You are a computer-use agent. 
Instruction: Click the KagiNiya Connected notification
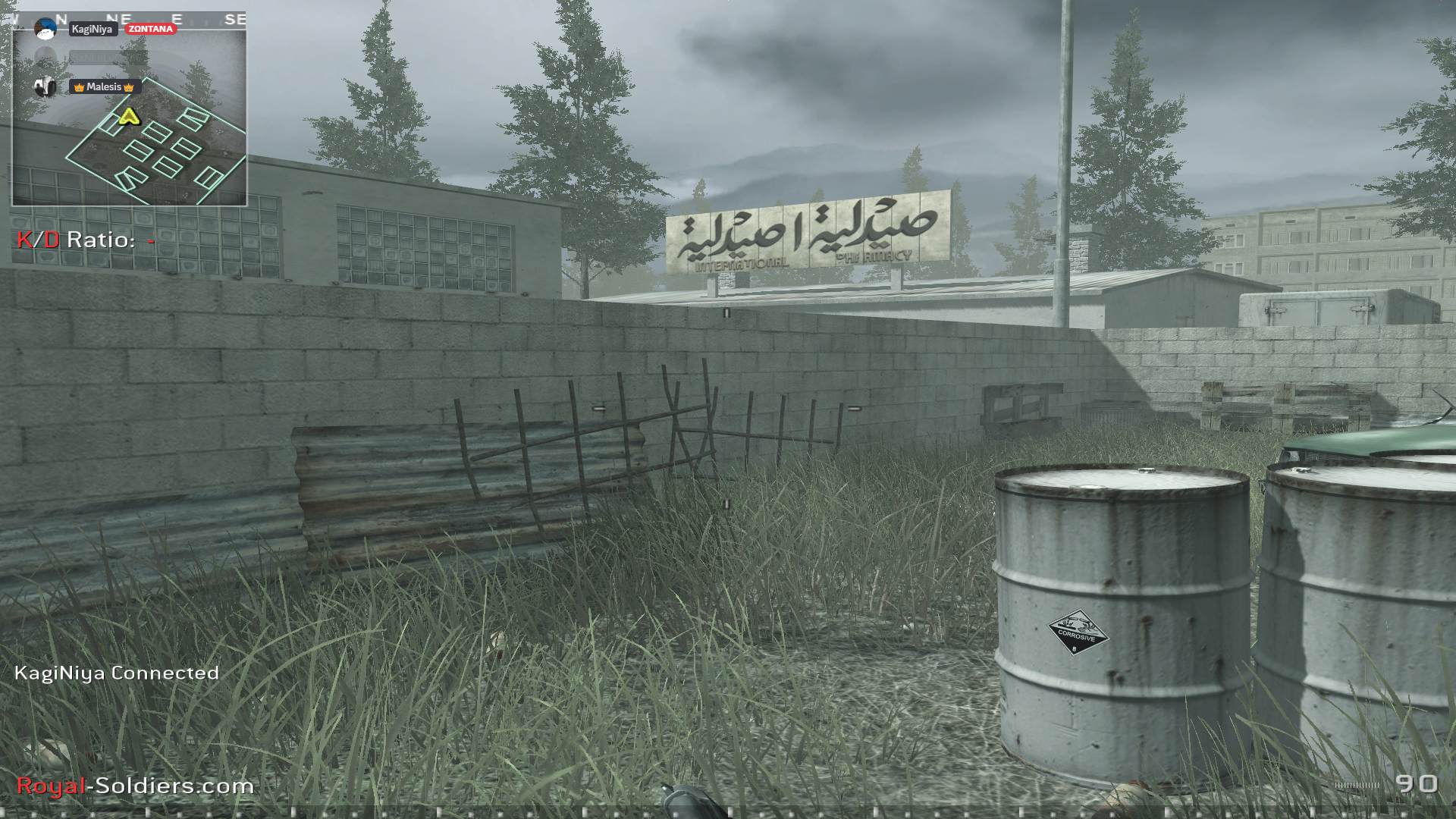(x=117, y=672)
